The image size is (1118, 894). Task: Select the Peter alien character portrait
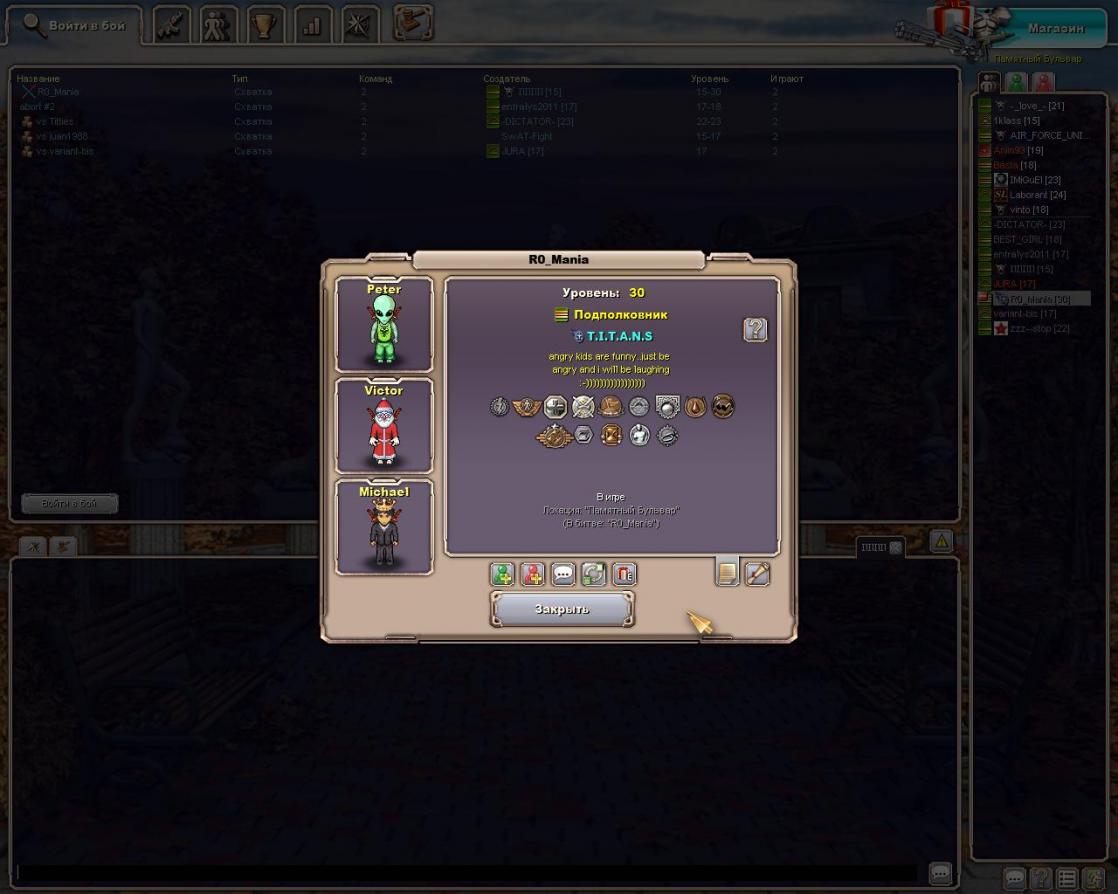(384, 325)
